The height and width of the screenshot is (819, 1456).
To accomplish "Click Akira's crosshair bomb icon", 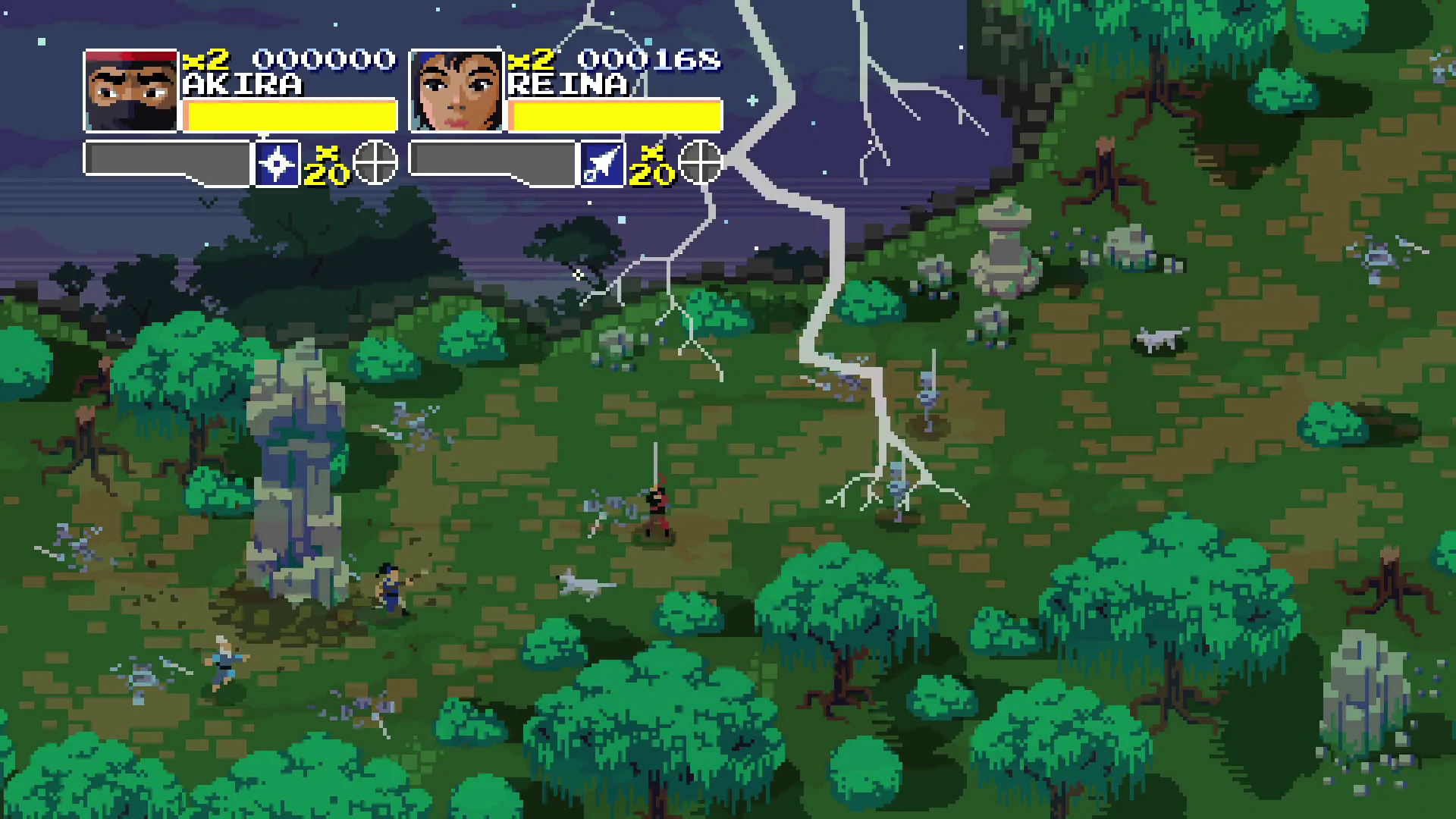I will click(x=374, y=163).
